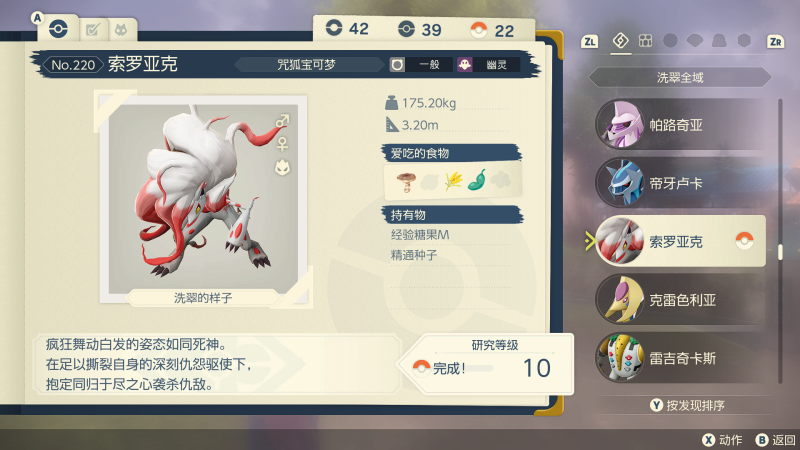View the female form symbol
This screenshot has height=450, width=800.
[282, 143]
